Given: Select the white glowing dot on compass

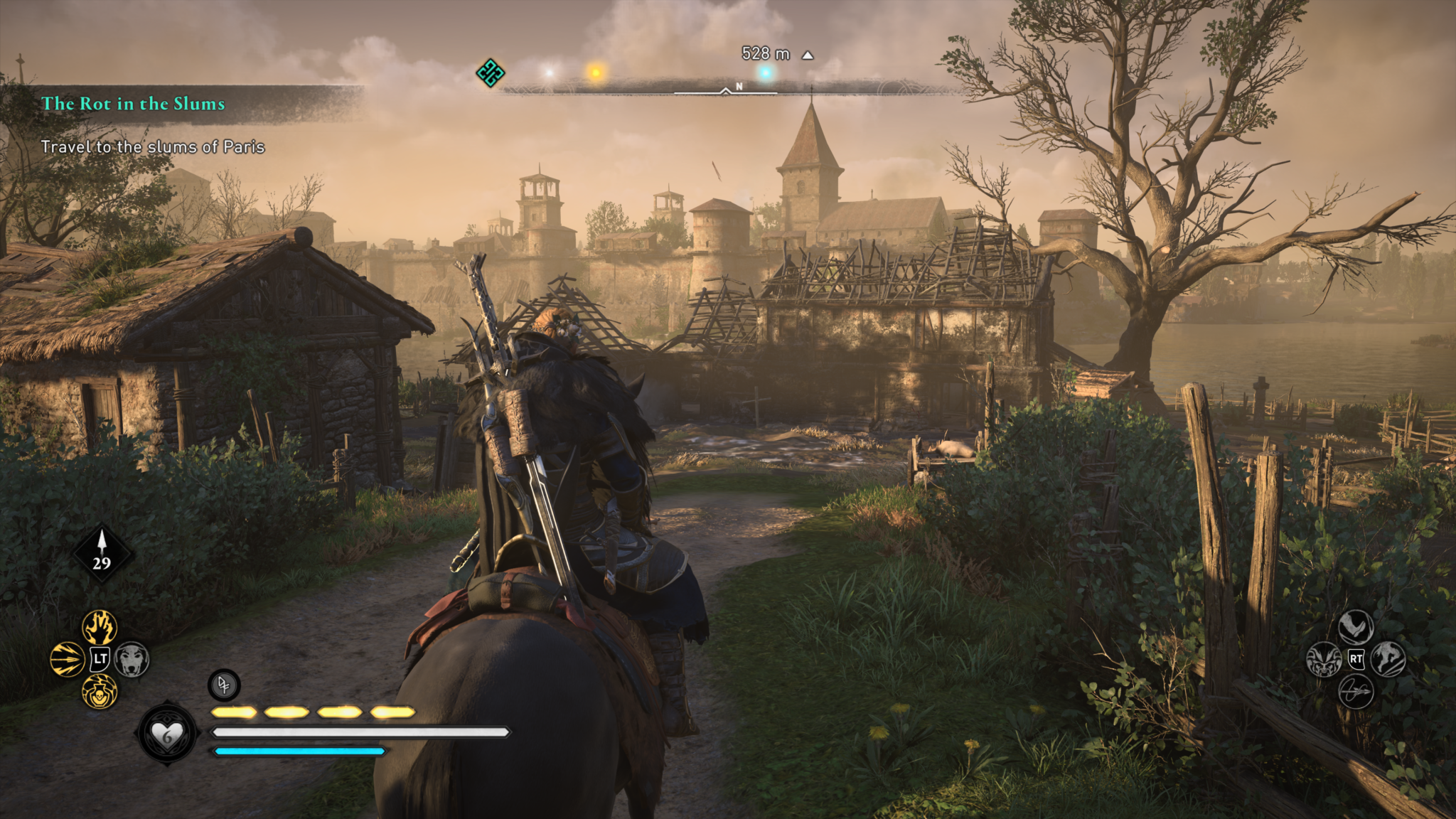Looking at the screenshot, I should (x=549, y=73).
